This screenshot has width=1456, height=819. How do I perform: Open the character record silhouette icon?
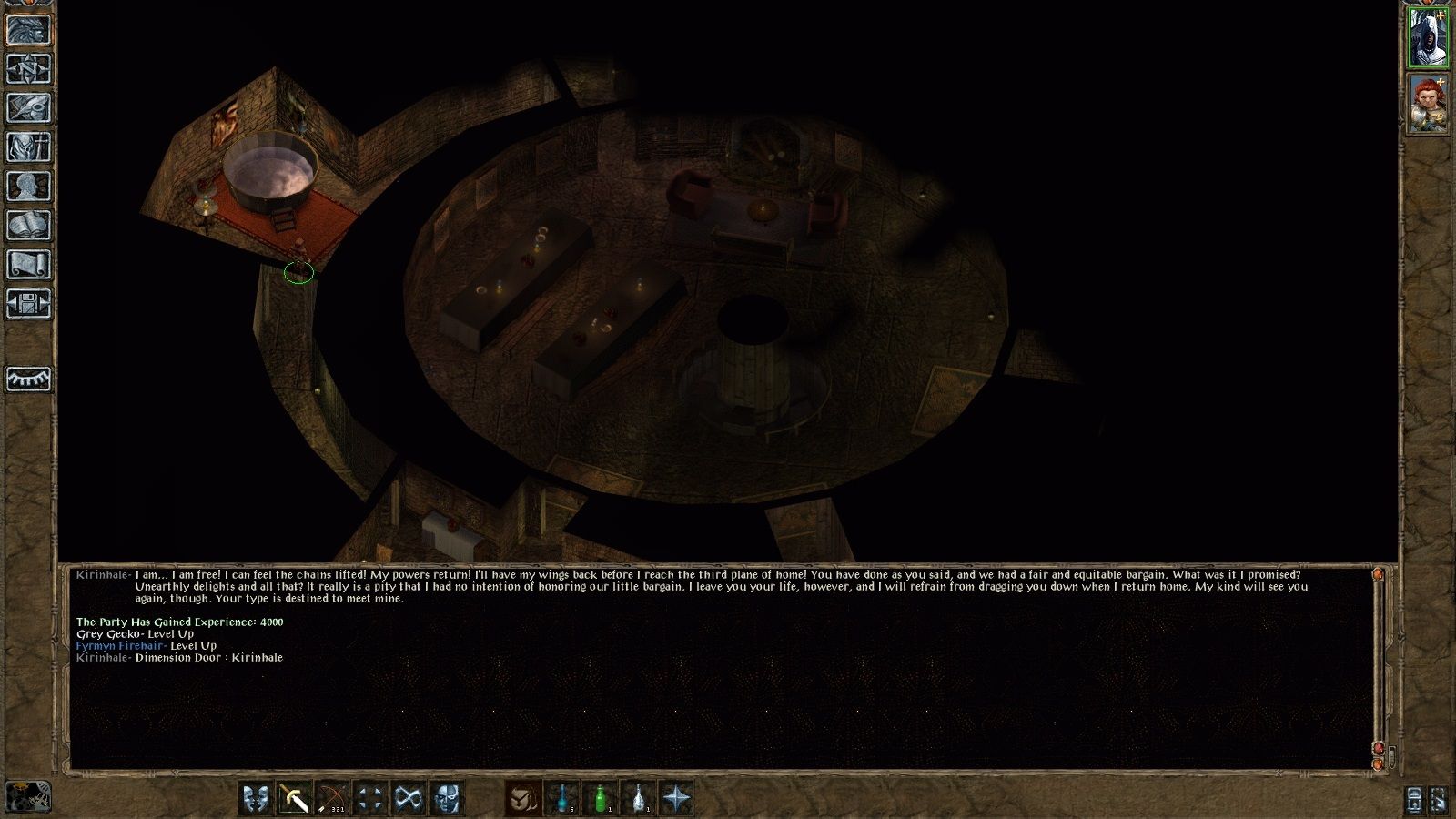pyautogui.click(x=28, y=186)
